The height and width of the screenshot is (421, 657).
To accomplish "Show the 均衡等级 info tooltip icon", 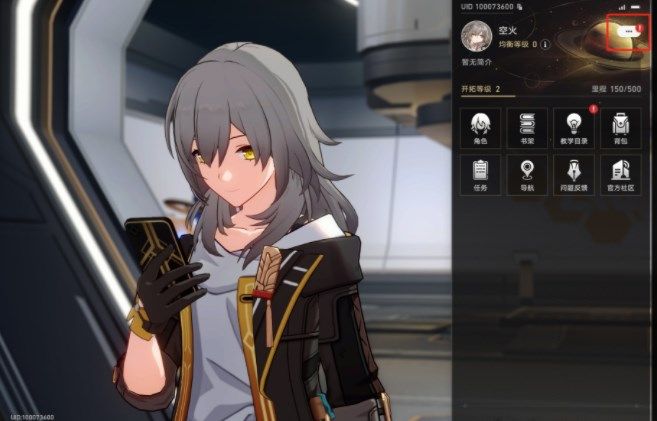I will (x=545, y=45).
